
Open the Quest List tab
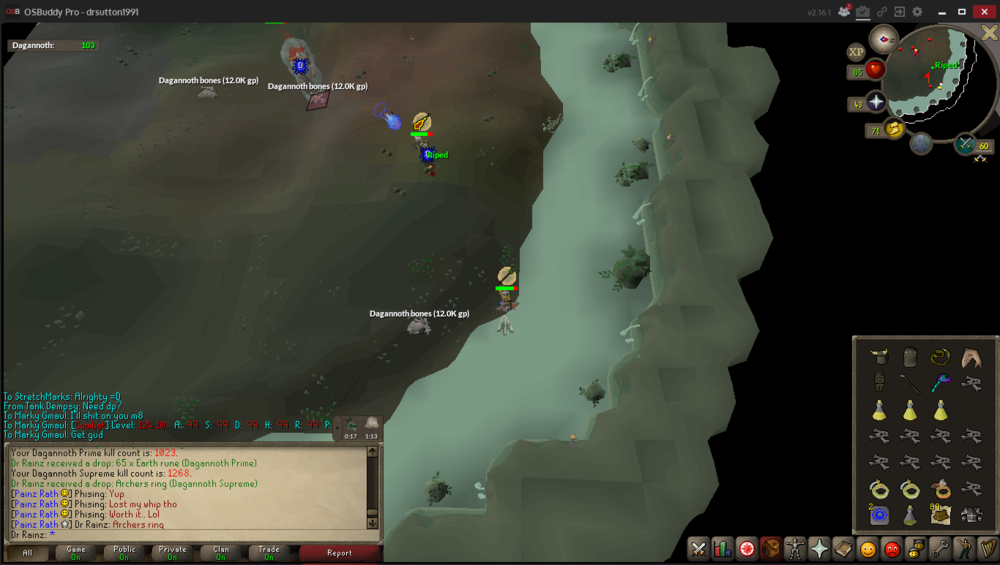(746, 548)
